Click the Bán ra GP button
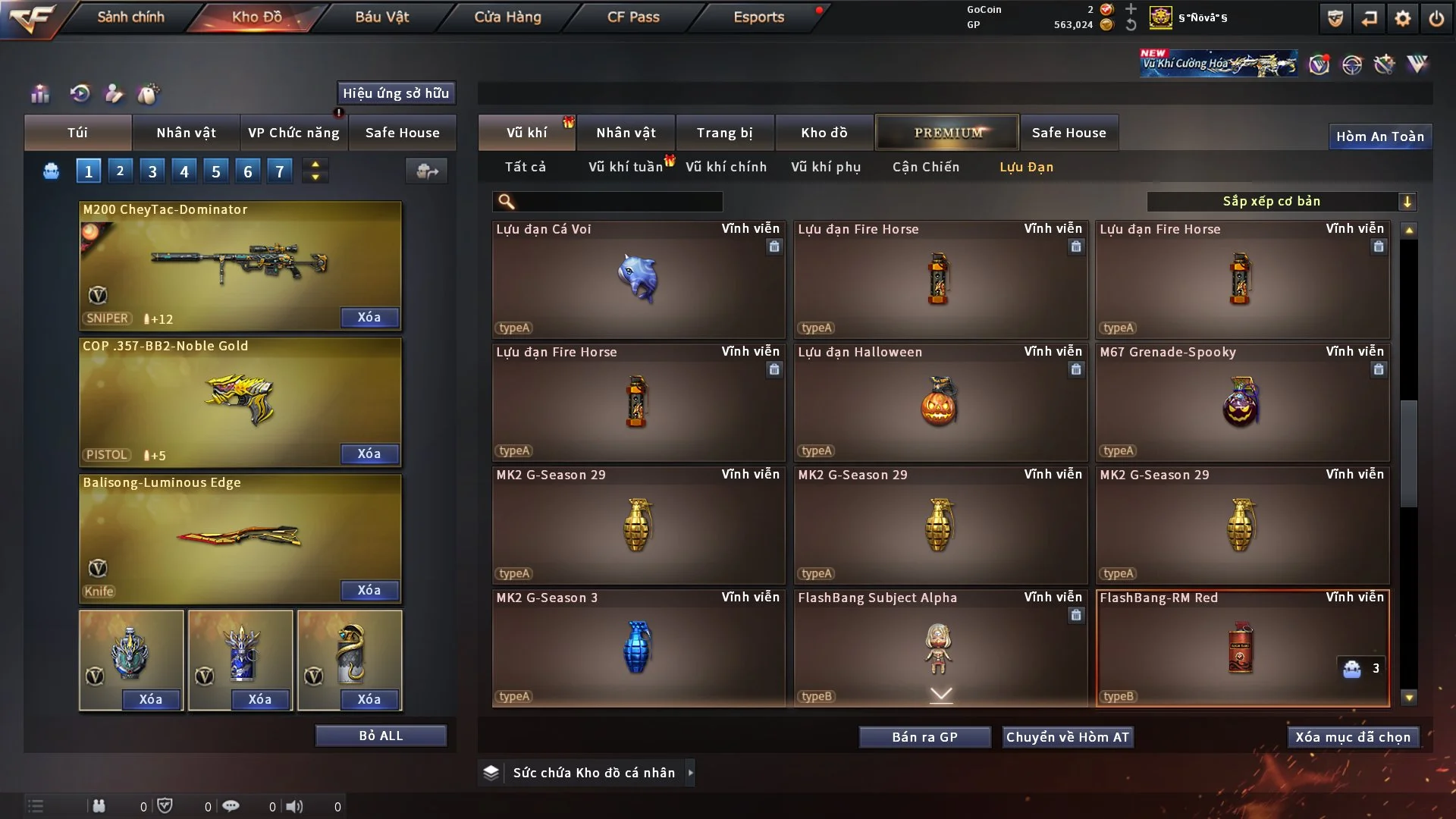 point(924,737)
